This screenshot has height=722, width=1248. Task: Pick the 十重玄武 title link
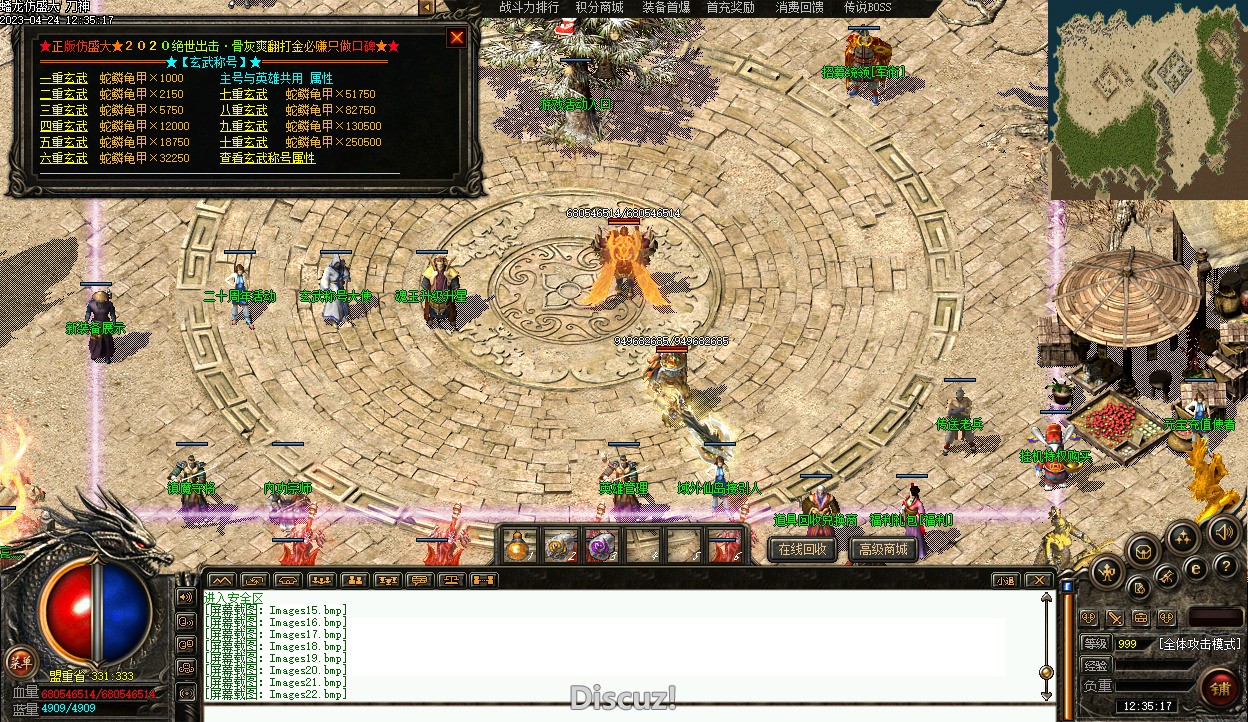244,142
